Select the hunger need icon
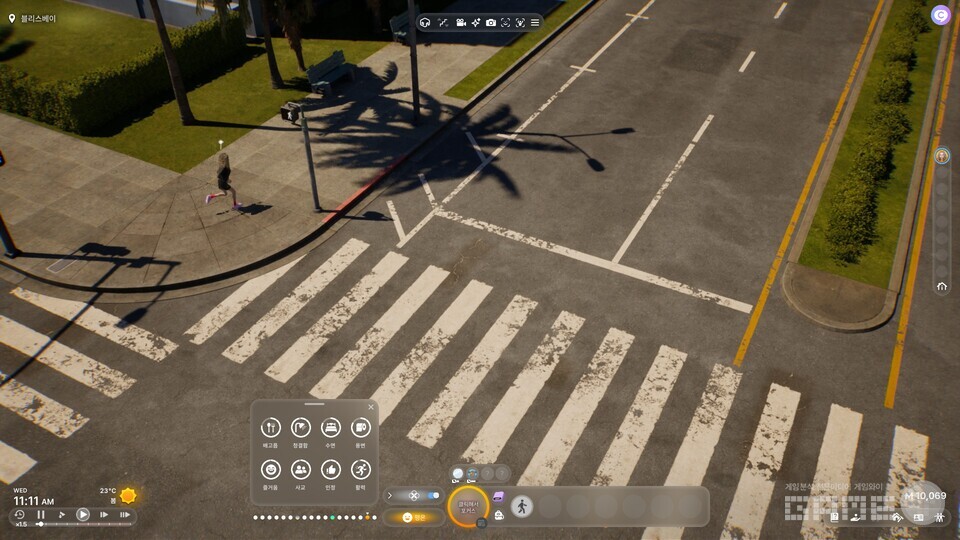 pyautogui.click(x=270, y=428)
